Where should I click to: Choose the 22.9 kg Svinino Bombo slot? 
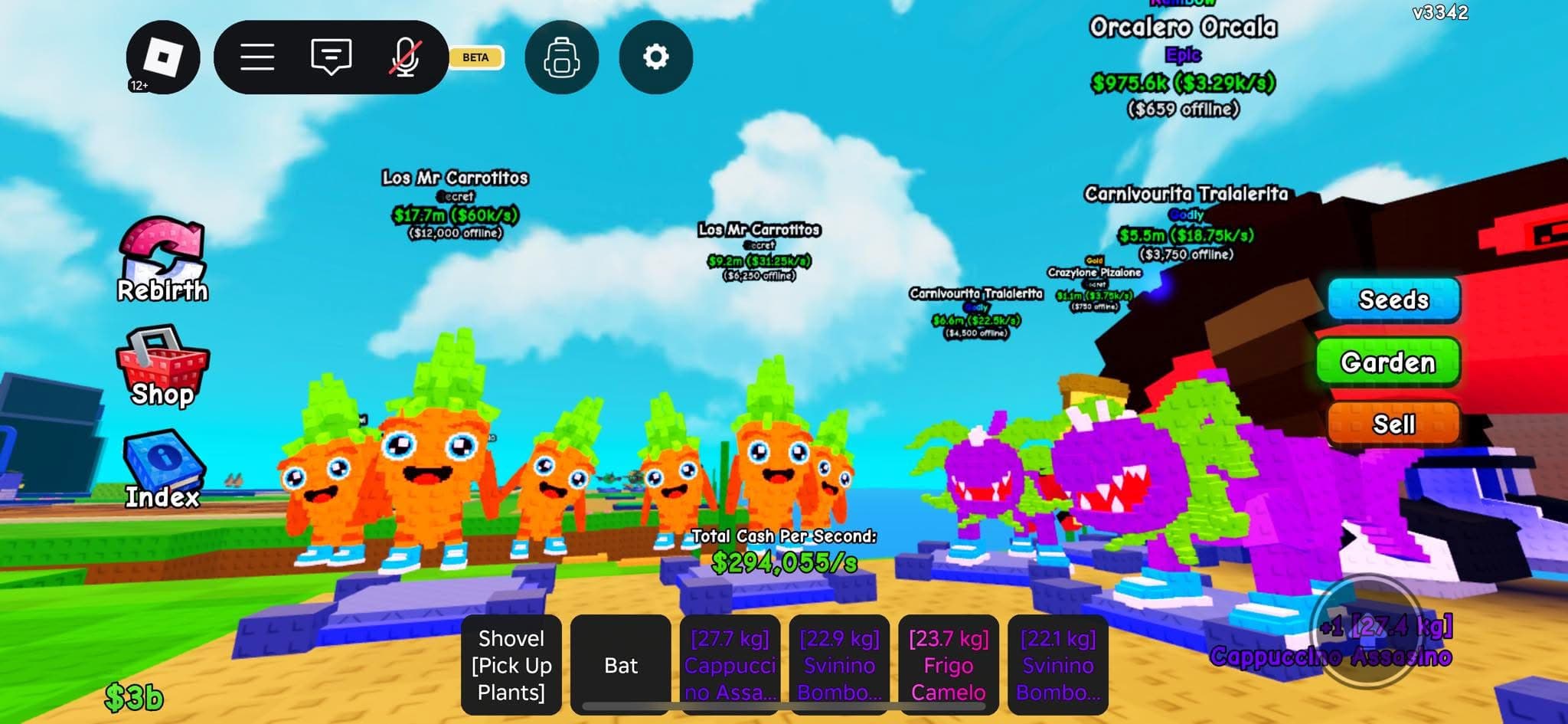839,664
